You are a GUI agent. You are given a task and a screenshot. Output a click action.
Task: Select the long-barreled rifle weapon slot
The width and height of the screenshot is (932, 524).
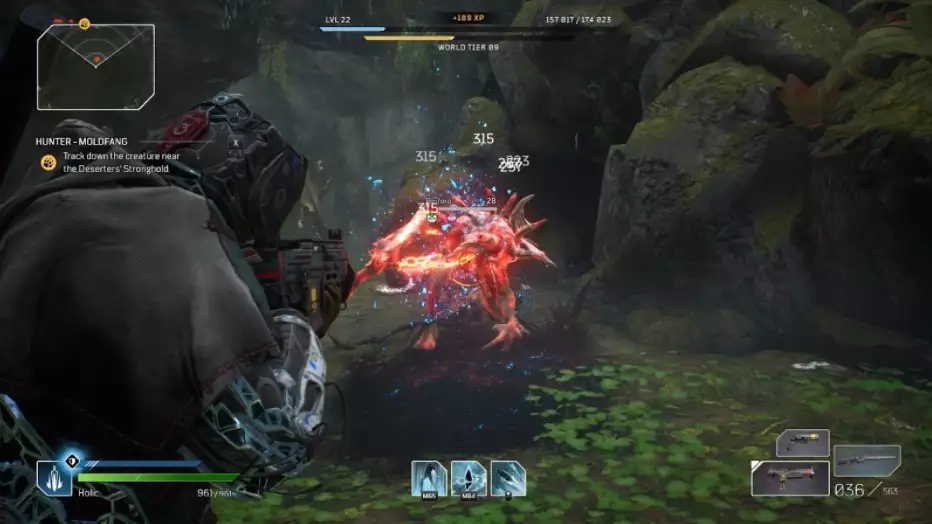[x=866, y=459]
